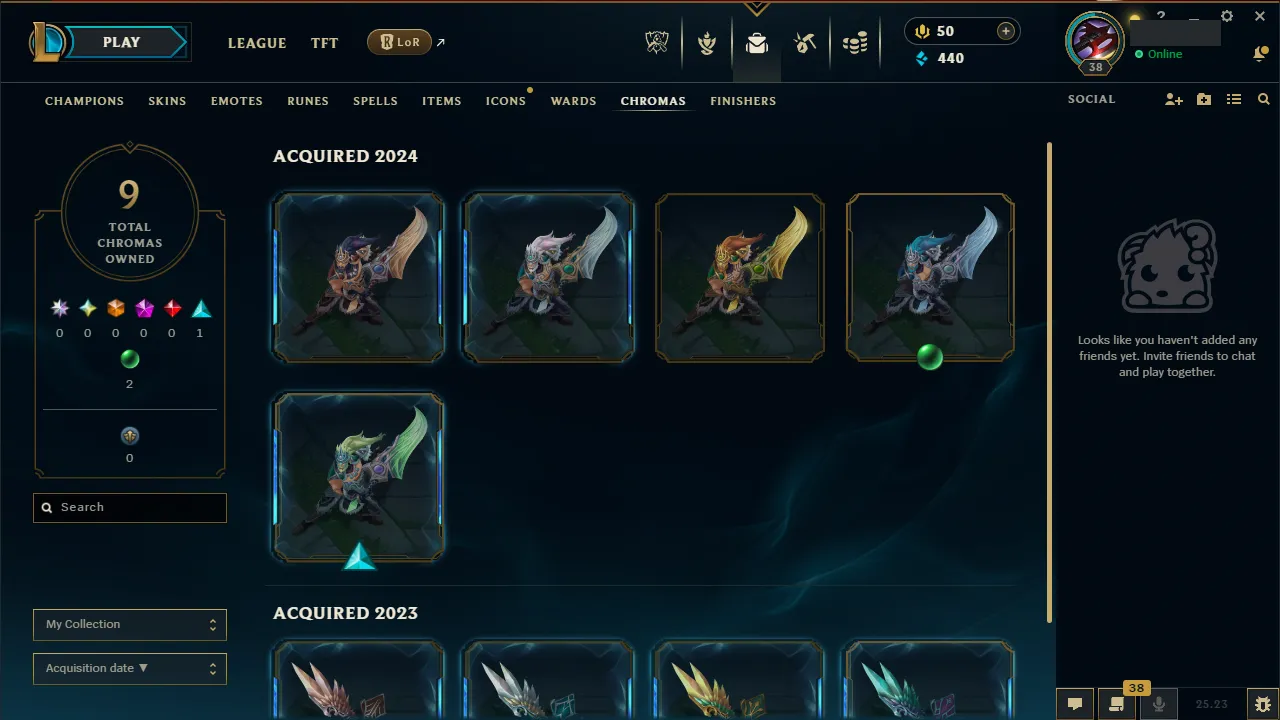This screenshot has width=1280, height=720.
Task: Launch LoR via its button
Action: 399,42
